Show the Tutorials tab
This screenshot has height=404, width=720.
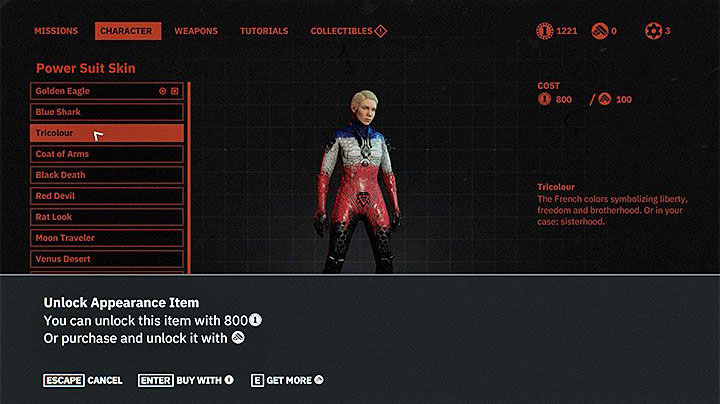[264, 31]
